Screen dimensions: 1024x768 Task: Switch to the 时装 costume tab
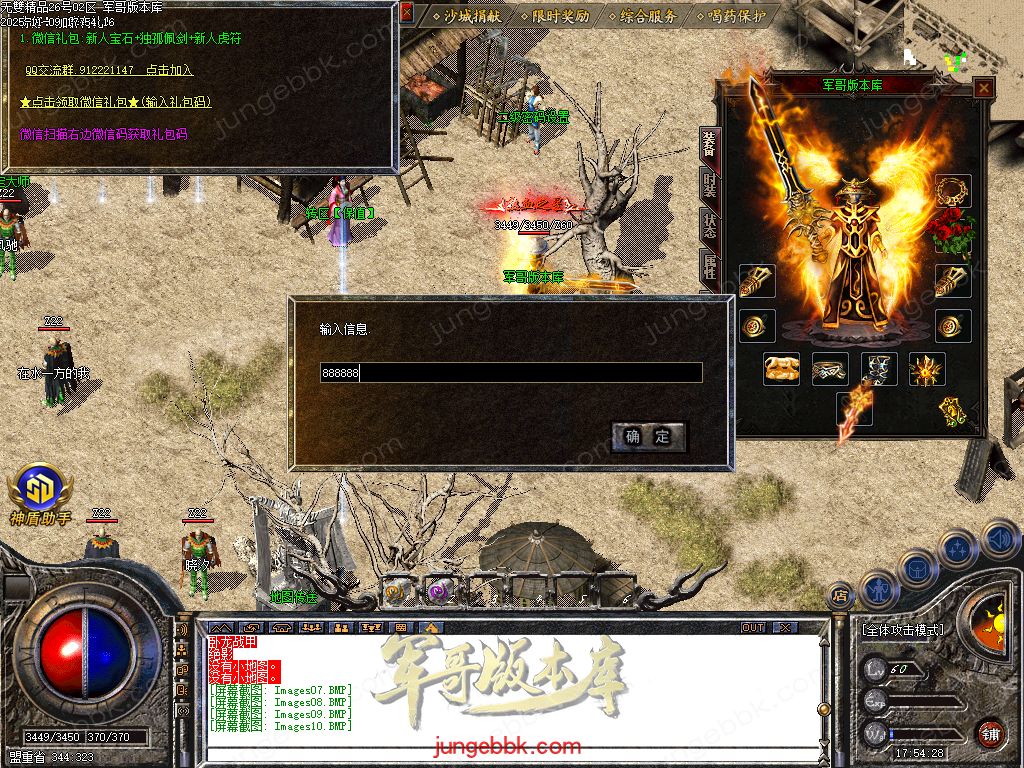click(x=709, y=187)
